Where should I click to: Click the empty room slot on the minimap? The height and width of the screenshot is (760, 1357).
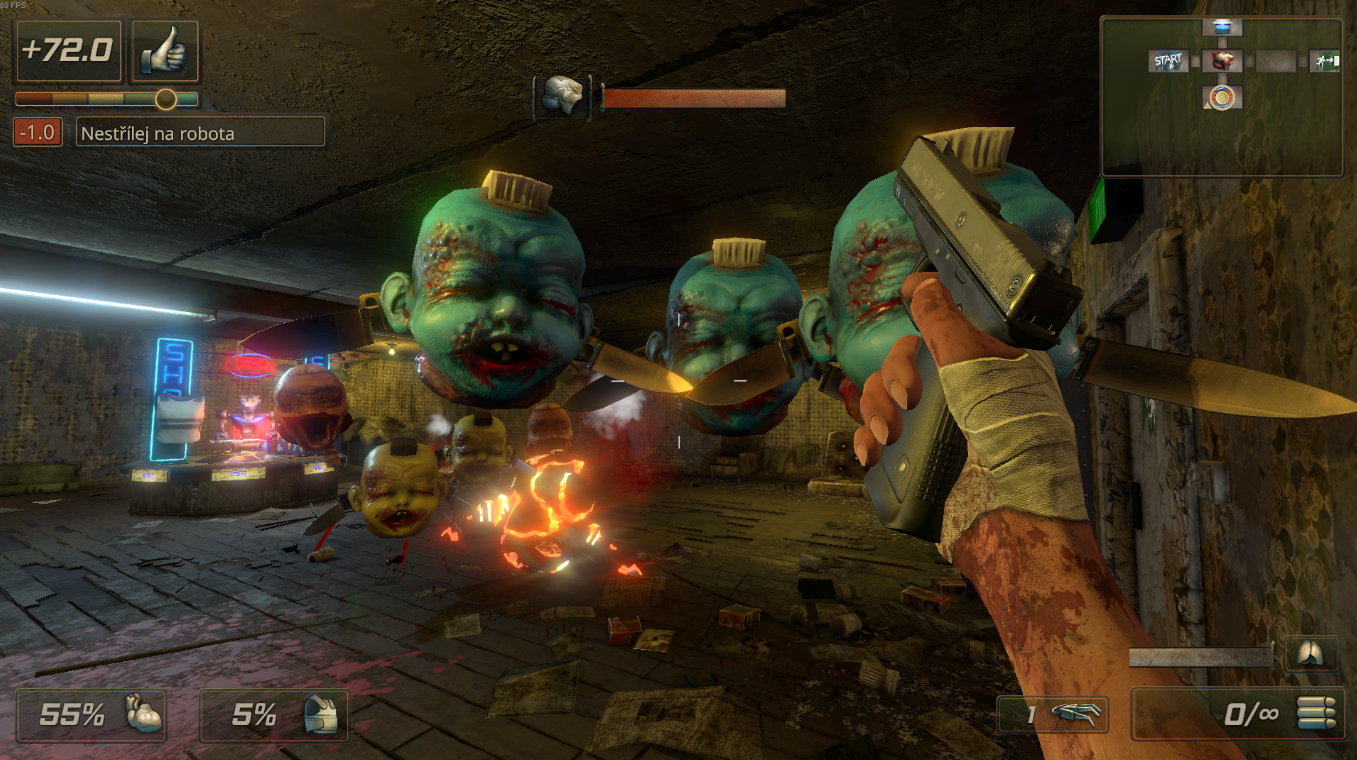pos(1277,62)
